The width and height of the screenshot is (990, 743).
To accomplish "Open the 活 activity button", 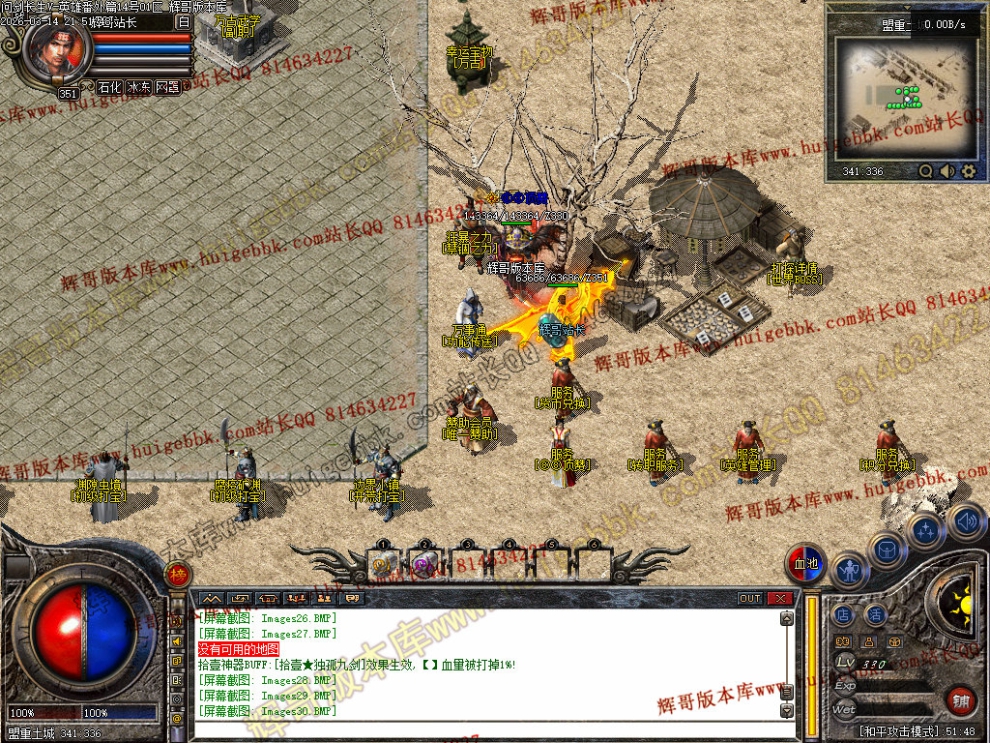I will 875,614.
